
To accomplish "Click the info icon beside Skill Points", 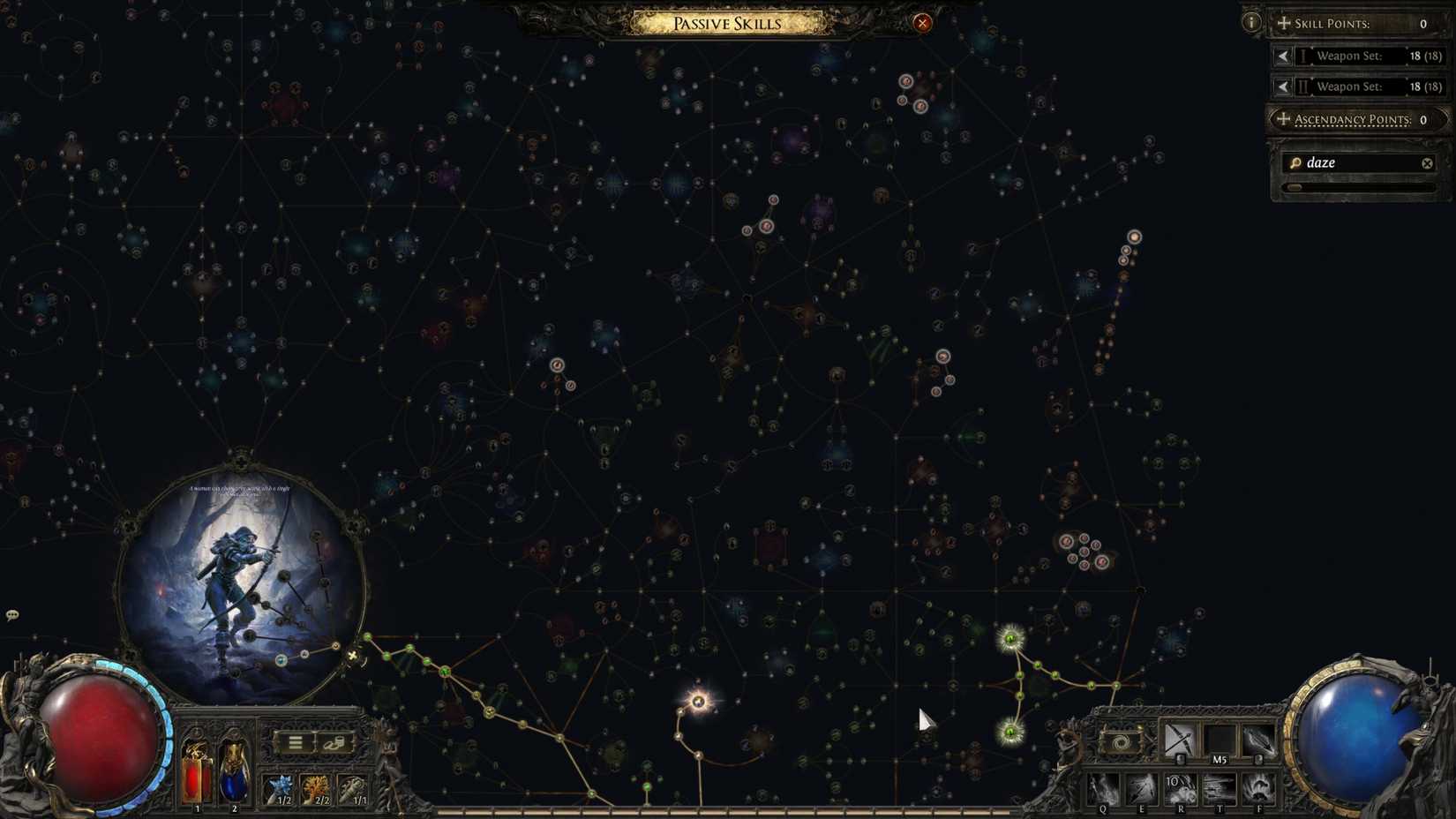I will tap(1250, 22).
